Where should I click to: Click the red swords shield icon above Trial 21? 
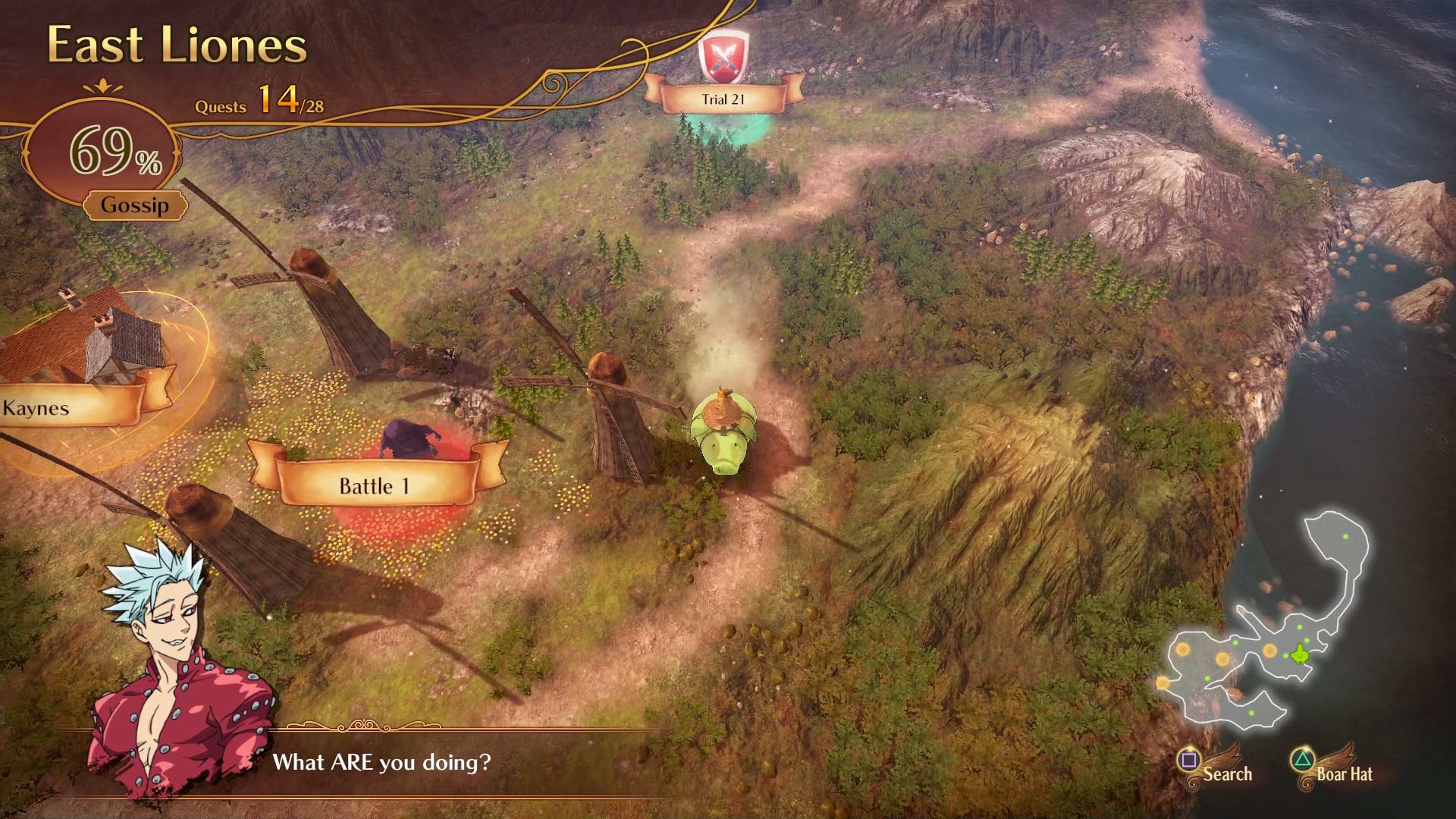[x=724, y=55]
